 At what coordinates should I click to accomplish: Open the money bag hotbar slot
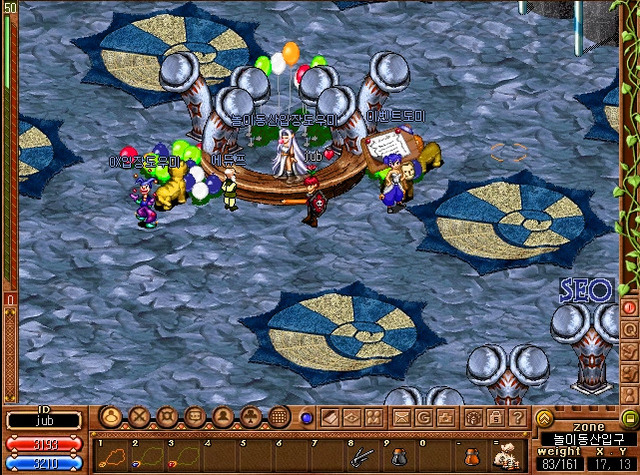click(507, 455)
